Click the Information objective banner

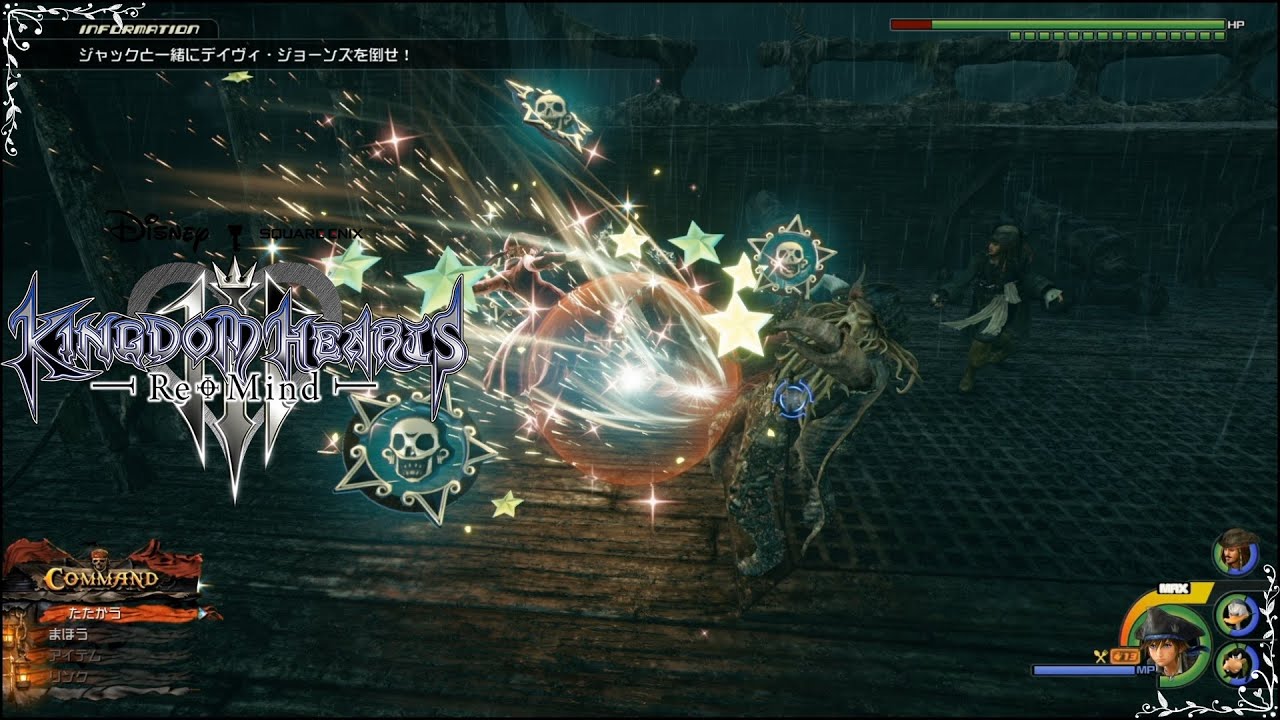245,55
